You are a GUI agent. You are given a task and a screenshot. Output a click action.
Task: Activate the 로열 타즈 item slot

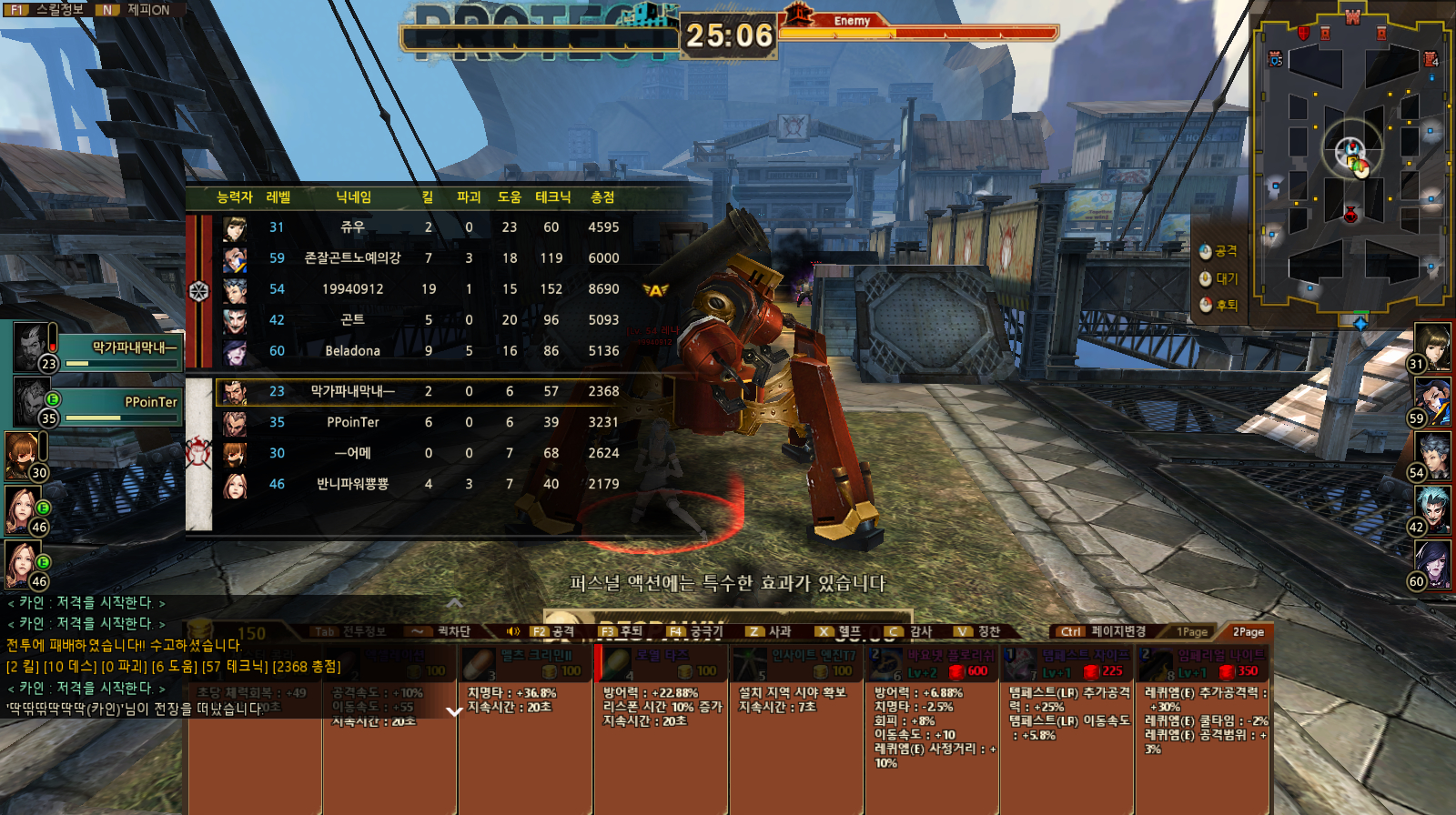(x=662, y=664)
